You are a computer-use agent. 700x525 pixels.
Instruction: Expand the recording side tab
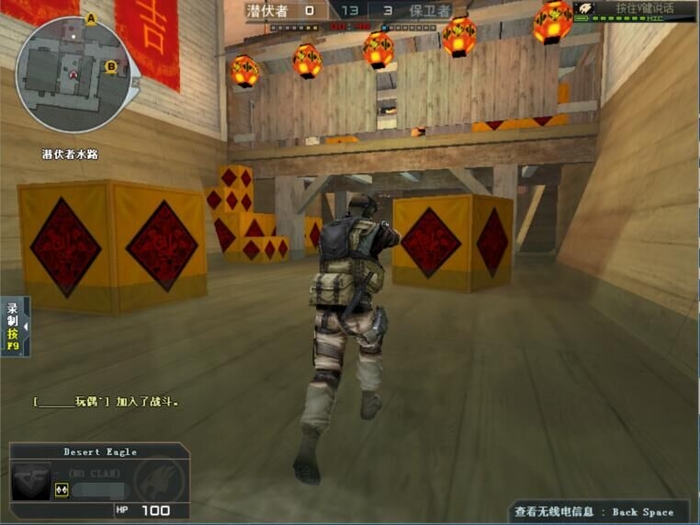pos(14,326)
